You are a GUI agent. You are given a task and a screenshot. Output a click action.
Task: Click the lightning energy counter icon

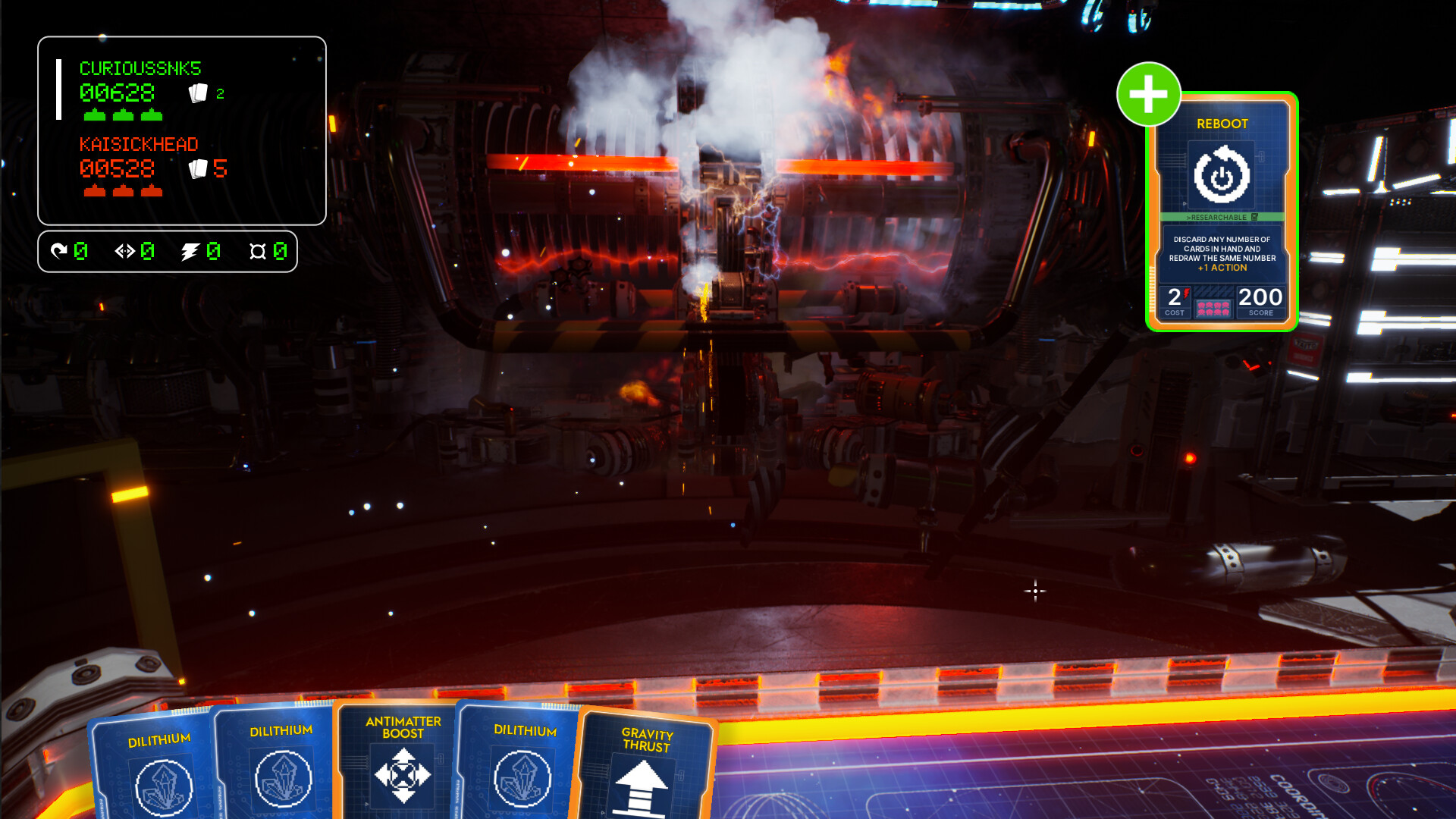pyautogui.click(x=190, y=250)
